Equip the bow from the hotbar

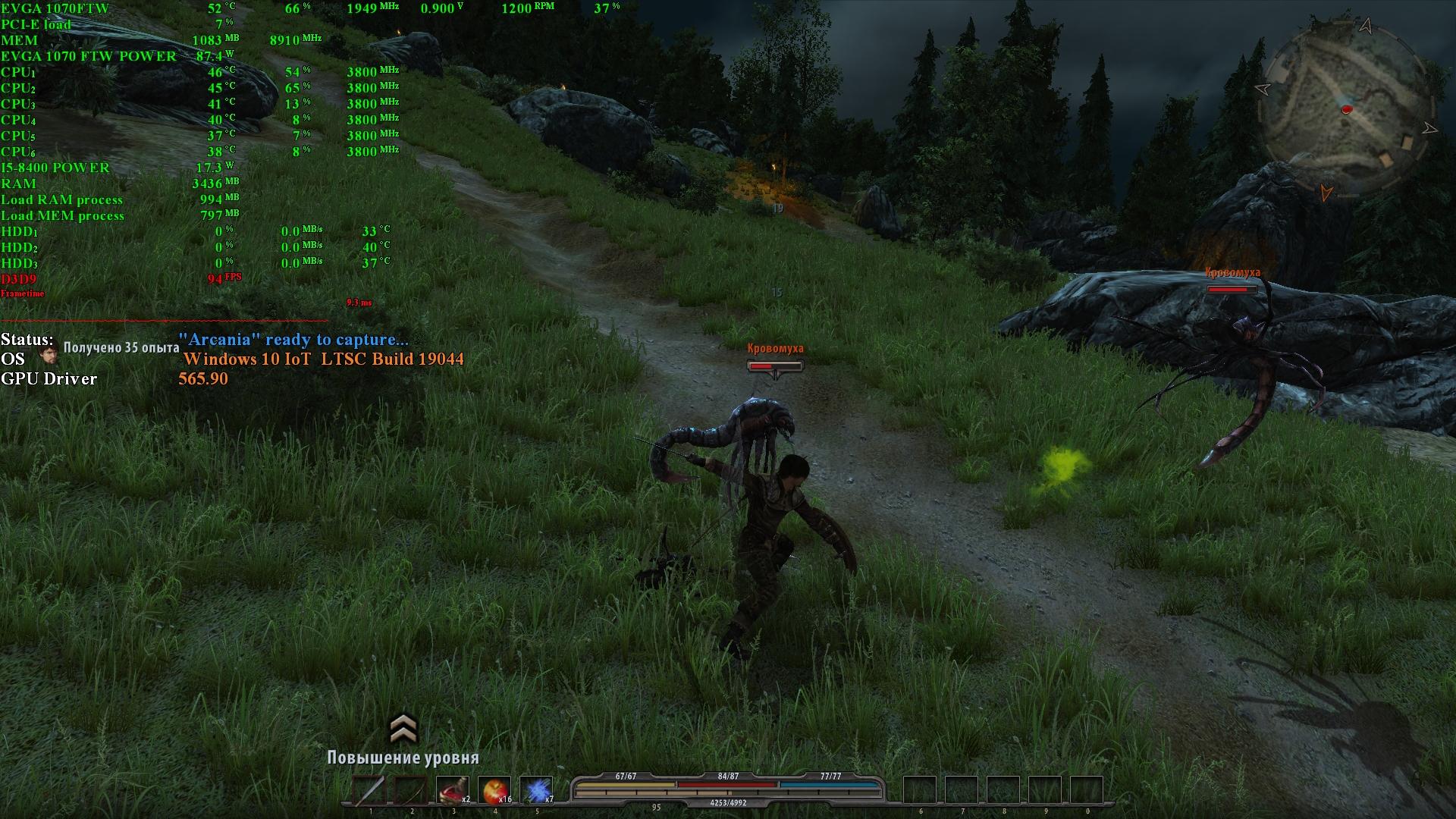click(x=411, y=791)
